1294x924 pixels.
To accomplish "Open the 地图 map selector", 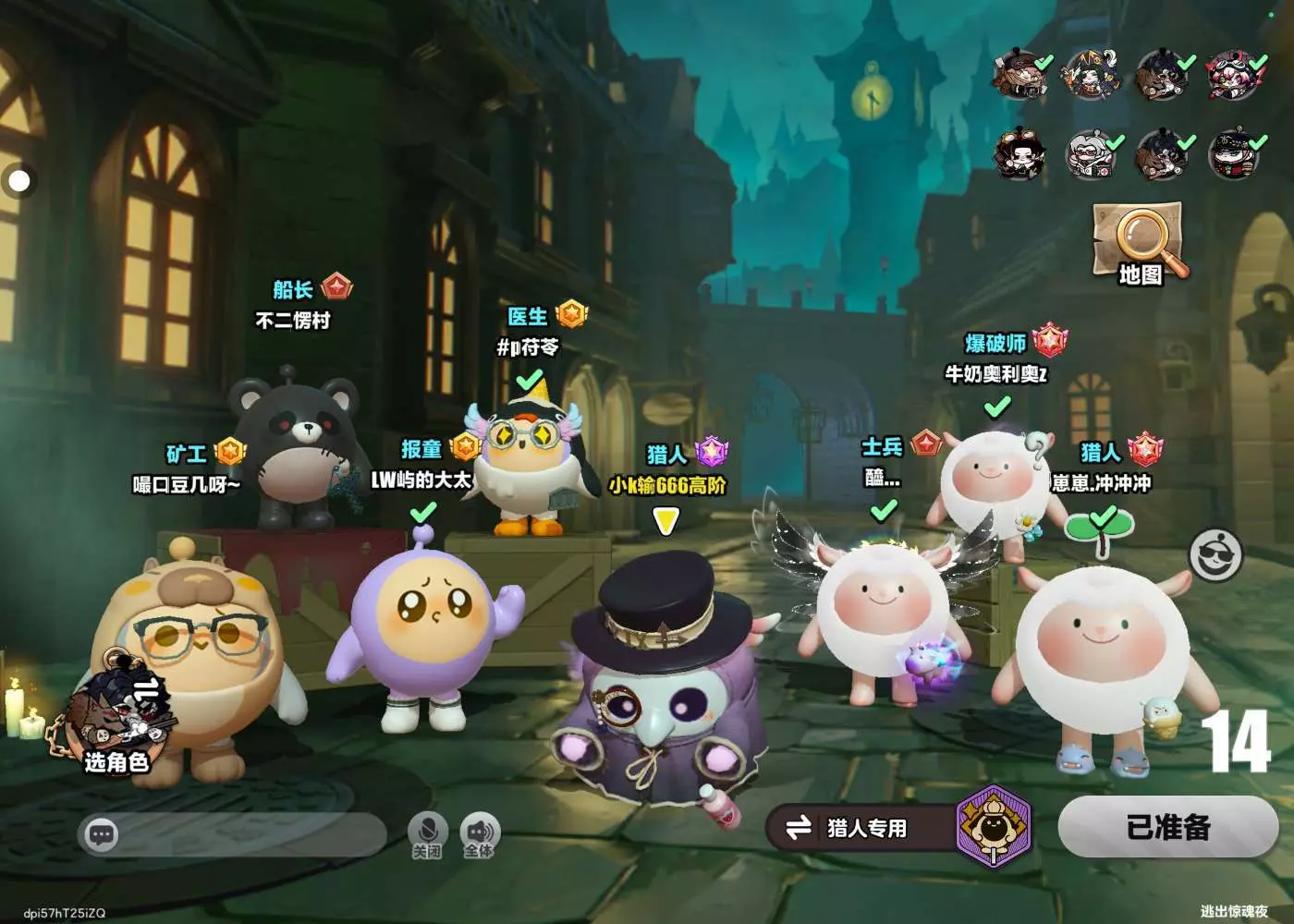I will click(1139, 242).
